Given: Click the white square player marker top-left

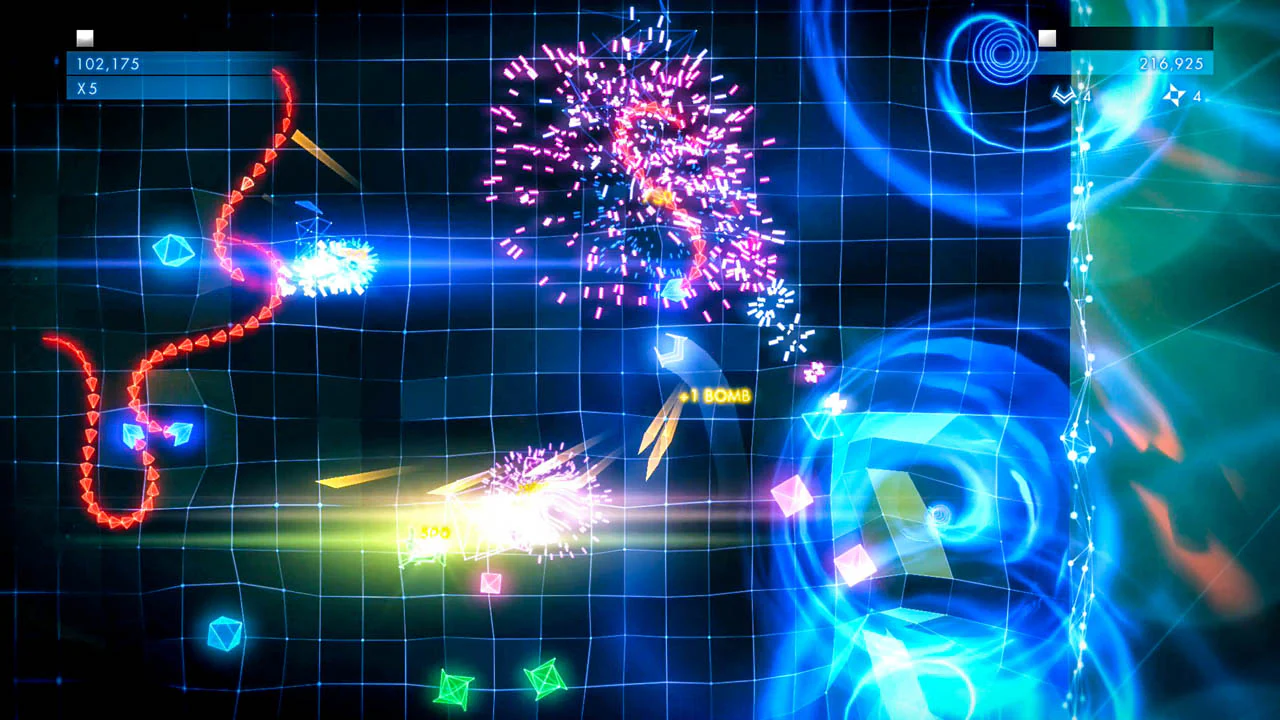Looking at the screenshot, I should point(85,37).
